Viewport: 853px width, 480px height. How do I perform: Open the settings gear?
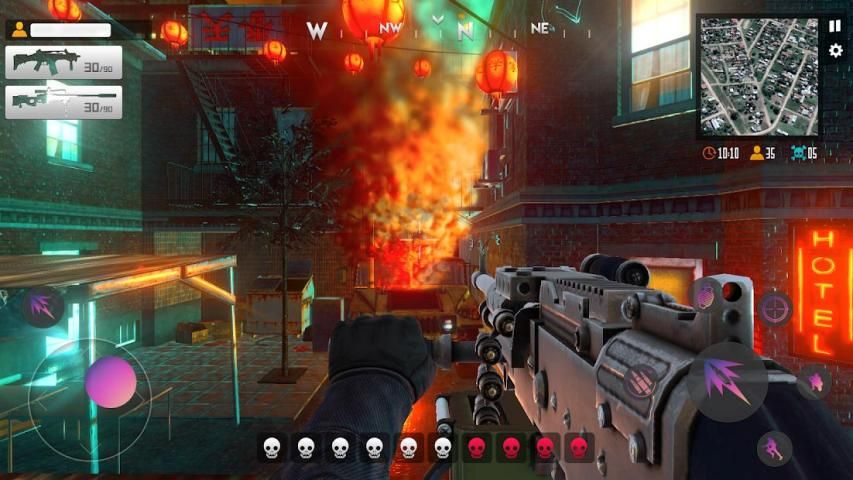coord(835,51)
